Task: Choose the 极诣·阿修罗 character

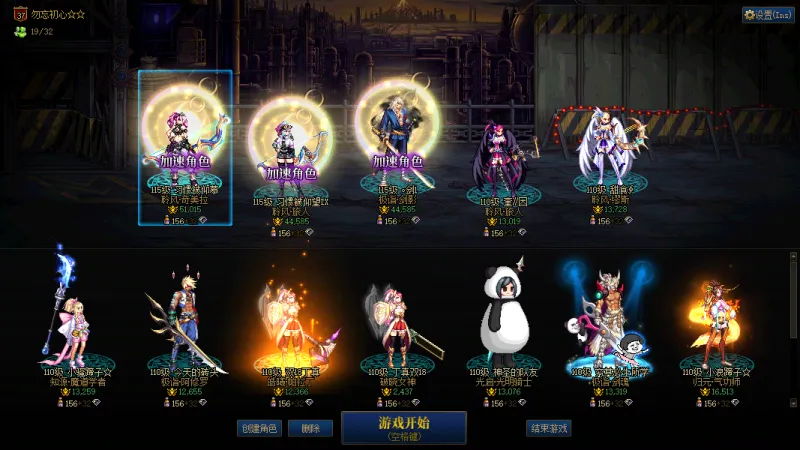Action: click(184, 320)
